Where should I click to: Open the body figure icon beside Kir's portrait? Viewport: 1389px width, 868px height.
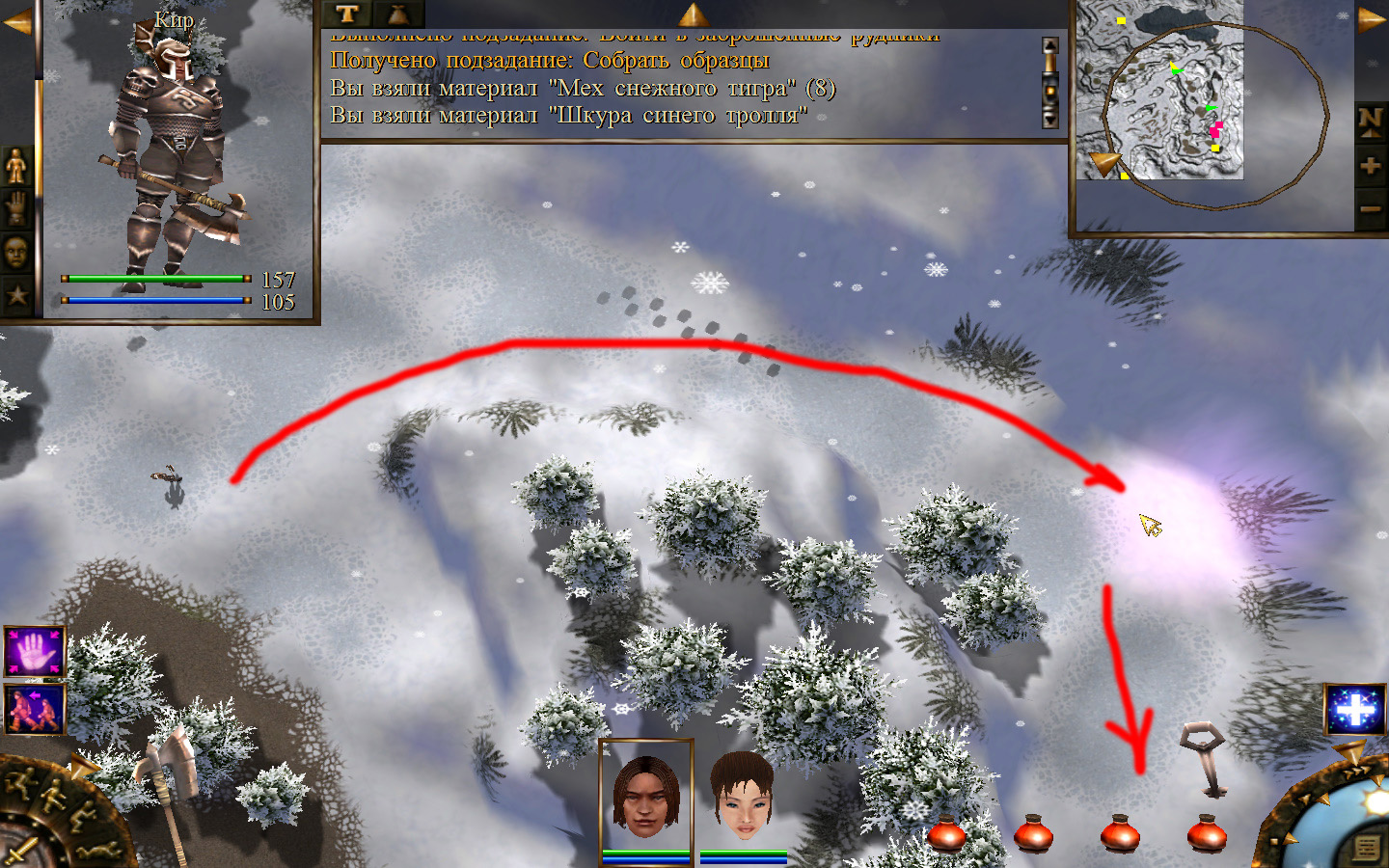click(x=16, y=166)
